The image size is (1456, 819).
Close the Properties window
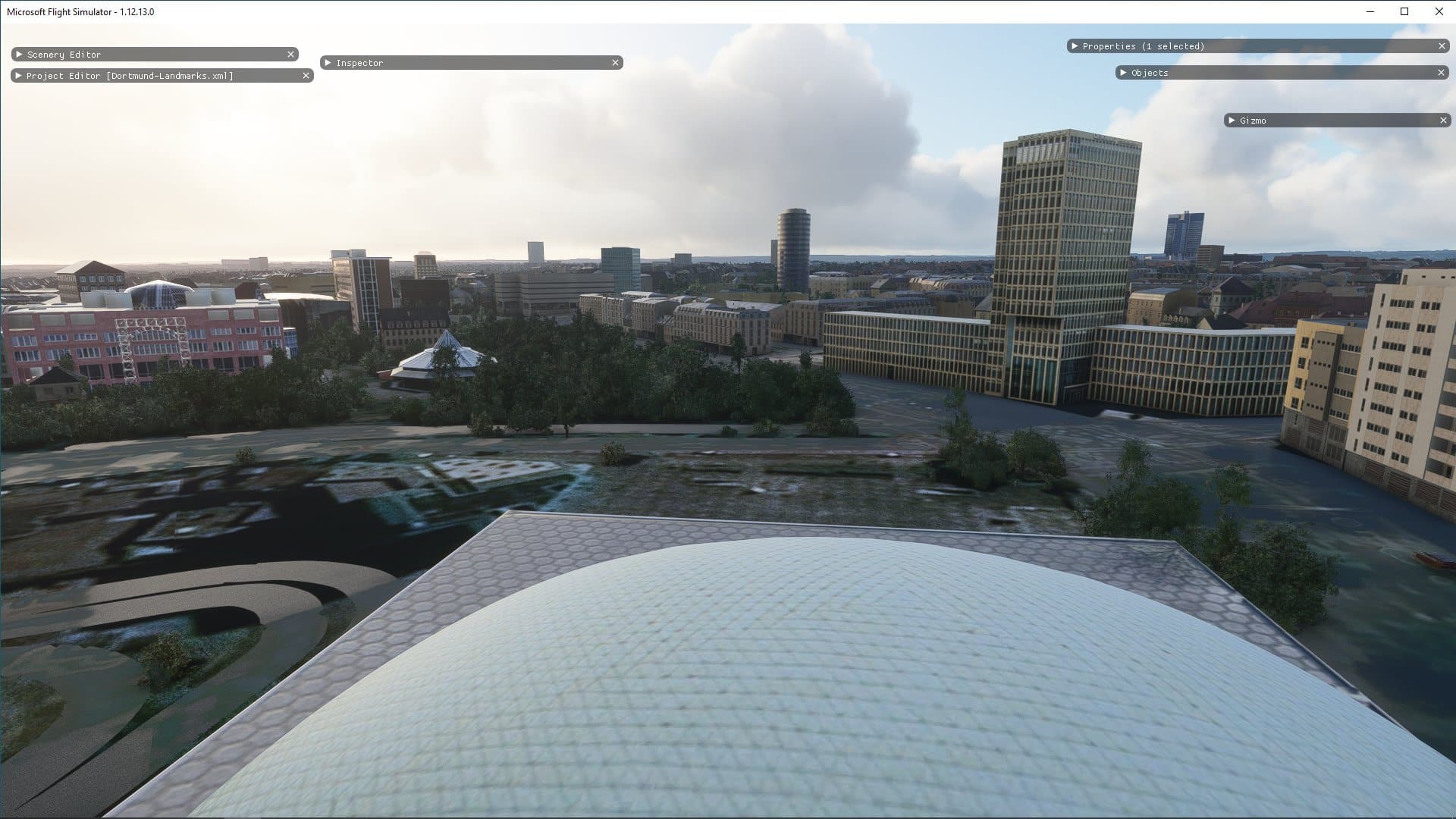point(1442,46)
